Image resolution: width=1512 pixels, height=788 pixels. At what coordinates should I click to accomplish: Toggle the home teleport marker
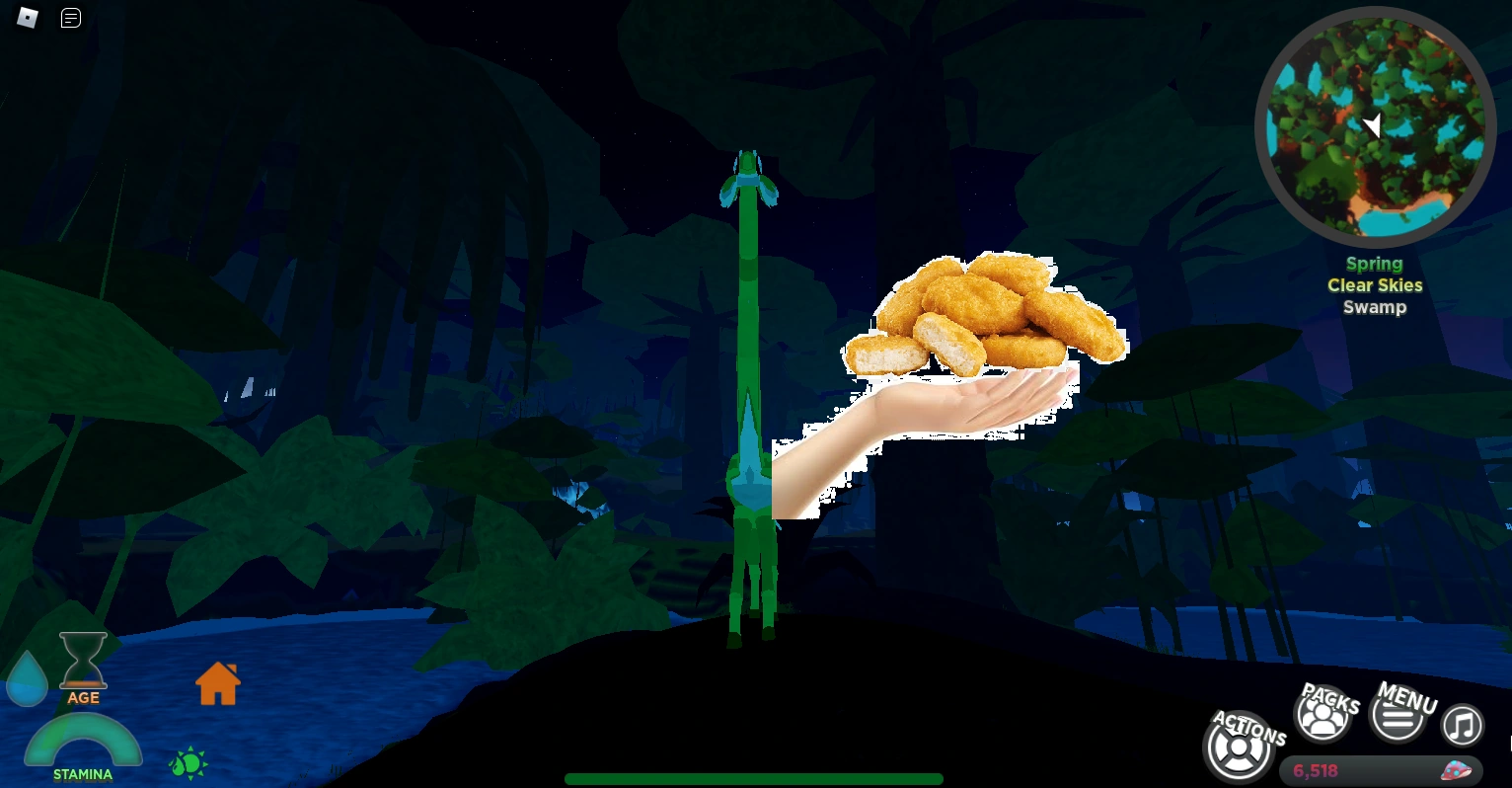click(216, 683)
